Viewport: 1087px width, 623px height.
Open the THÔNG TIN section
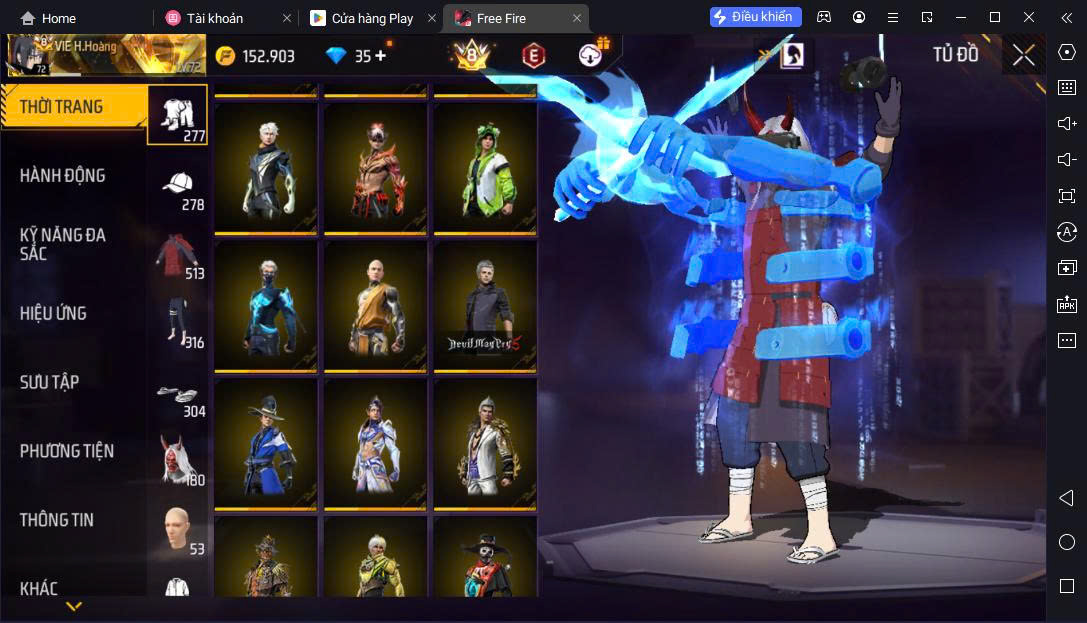pos(57,520)
